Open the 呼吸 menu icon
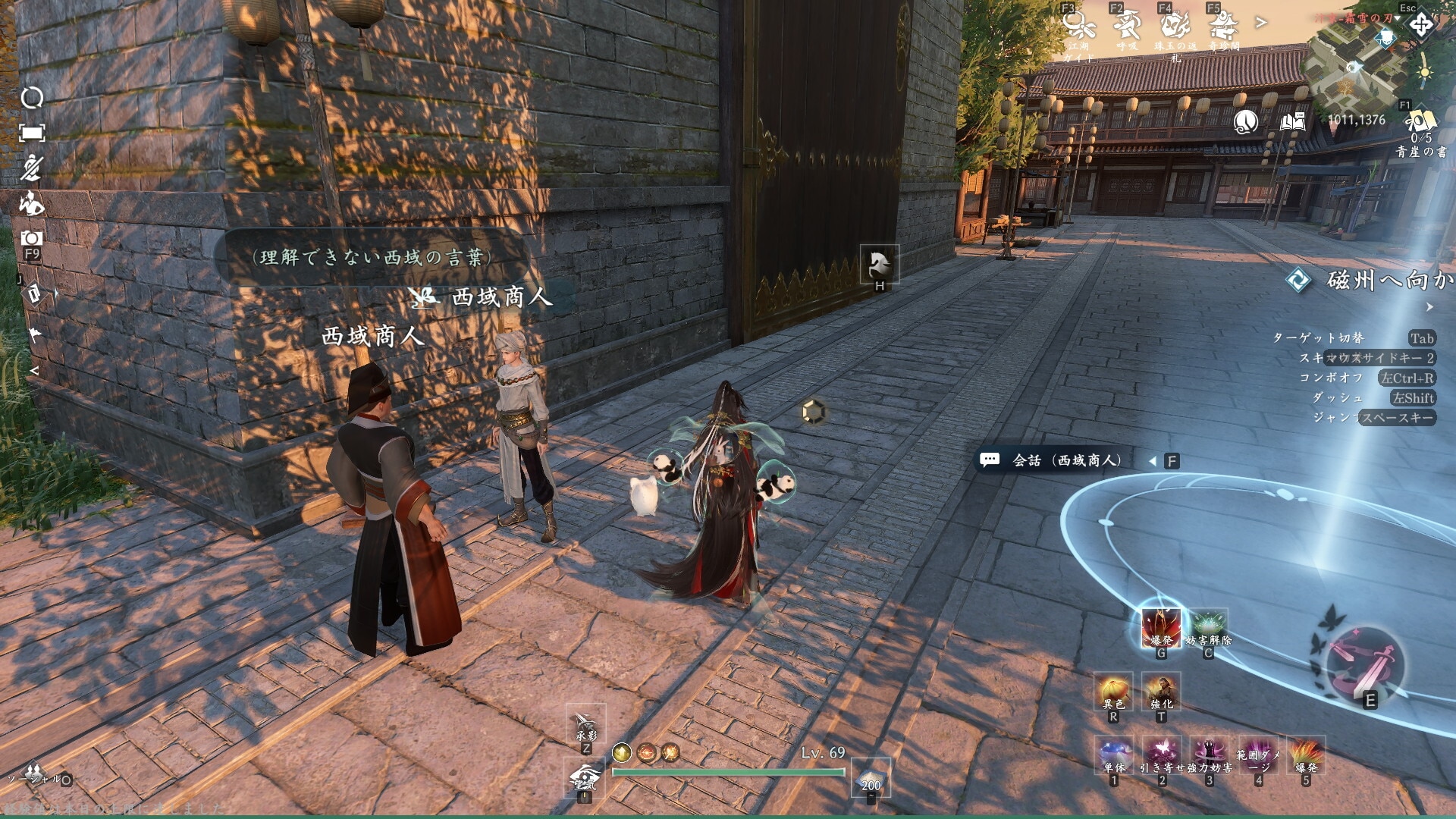 point(1127,27)
